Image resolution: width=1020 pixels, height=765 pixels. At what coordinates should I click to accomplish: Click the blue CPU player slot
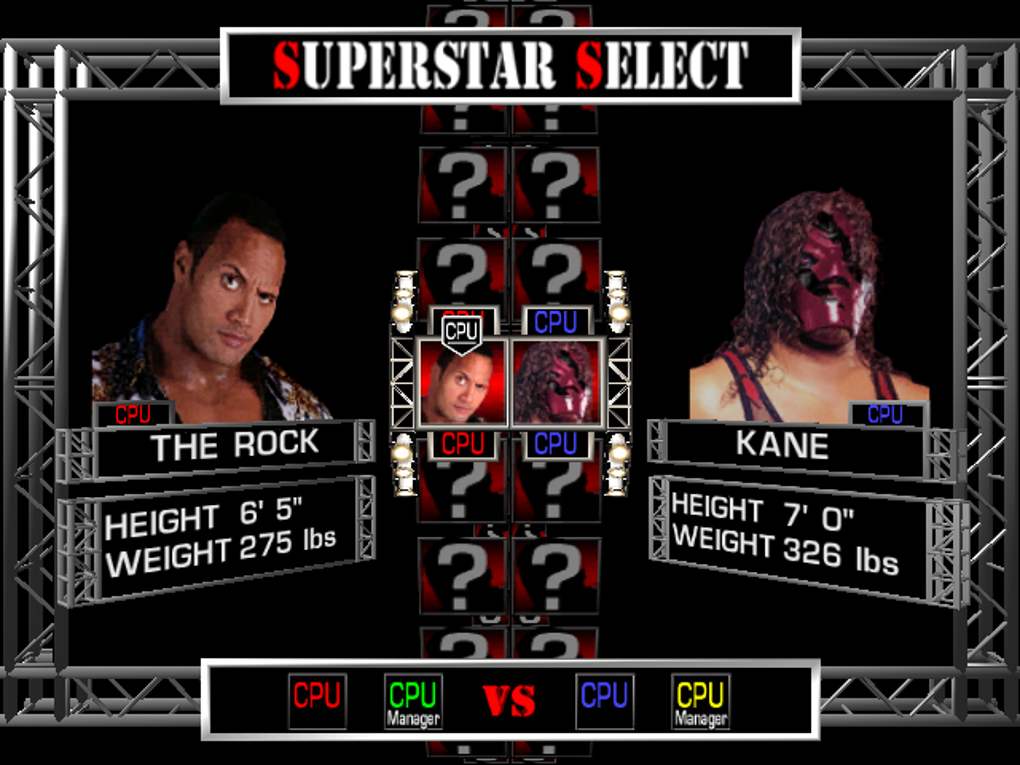click(x=604, y=700)
